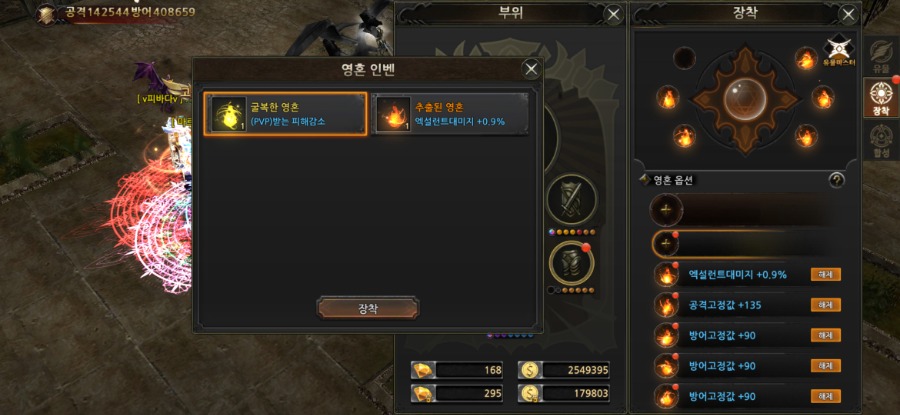Close the 부위 panel
Viewport: 900px width, 415px height.
click(x=614, y=15)
